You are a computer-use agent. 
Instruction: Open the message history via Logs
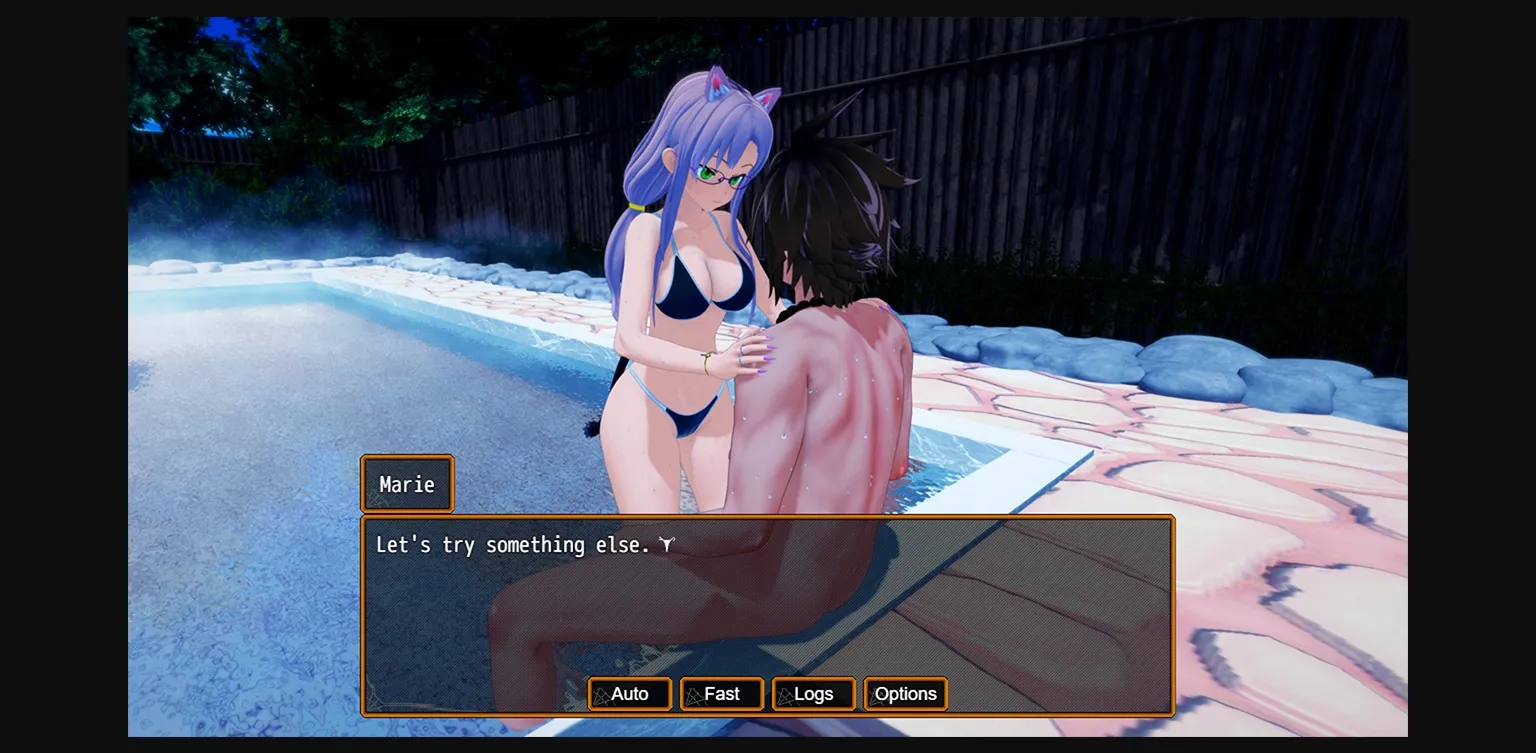click(x=815, y=694)
